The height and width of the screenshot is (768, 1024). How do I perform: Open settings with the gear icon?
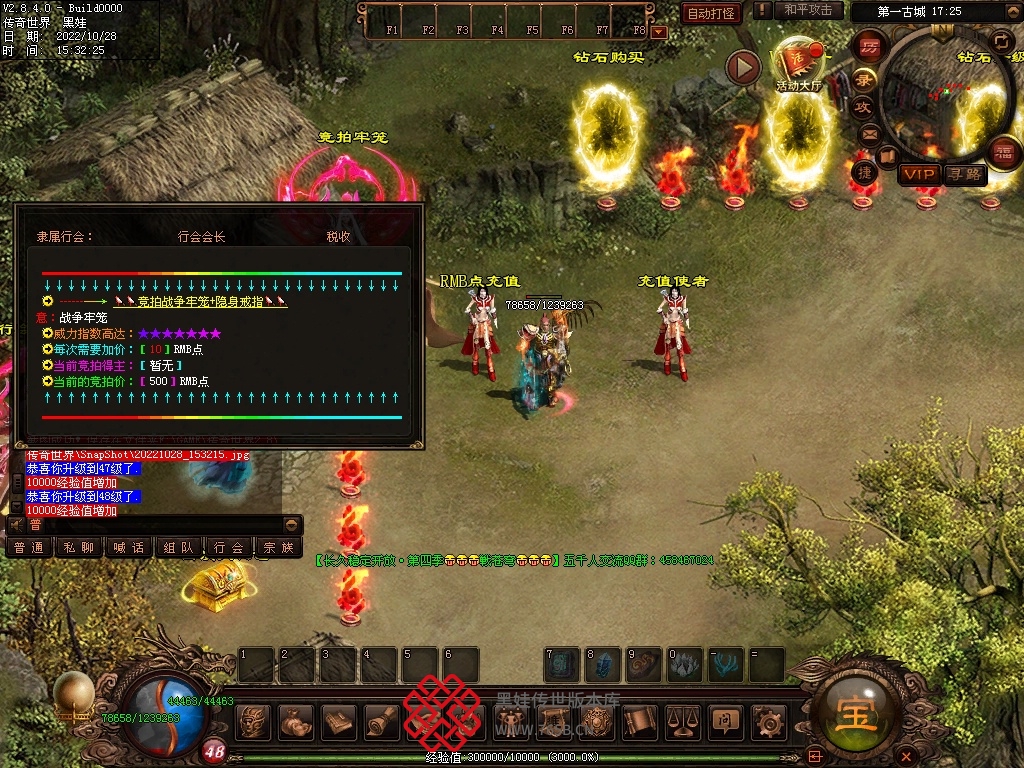click(x=768, y=720)
